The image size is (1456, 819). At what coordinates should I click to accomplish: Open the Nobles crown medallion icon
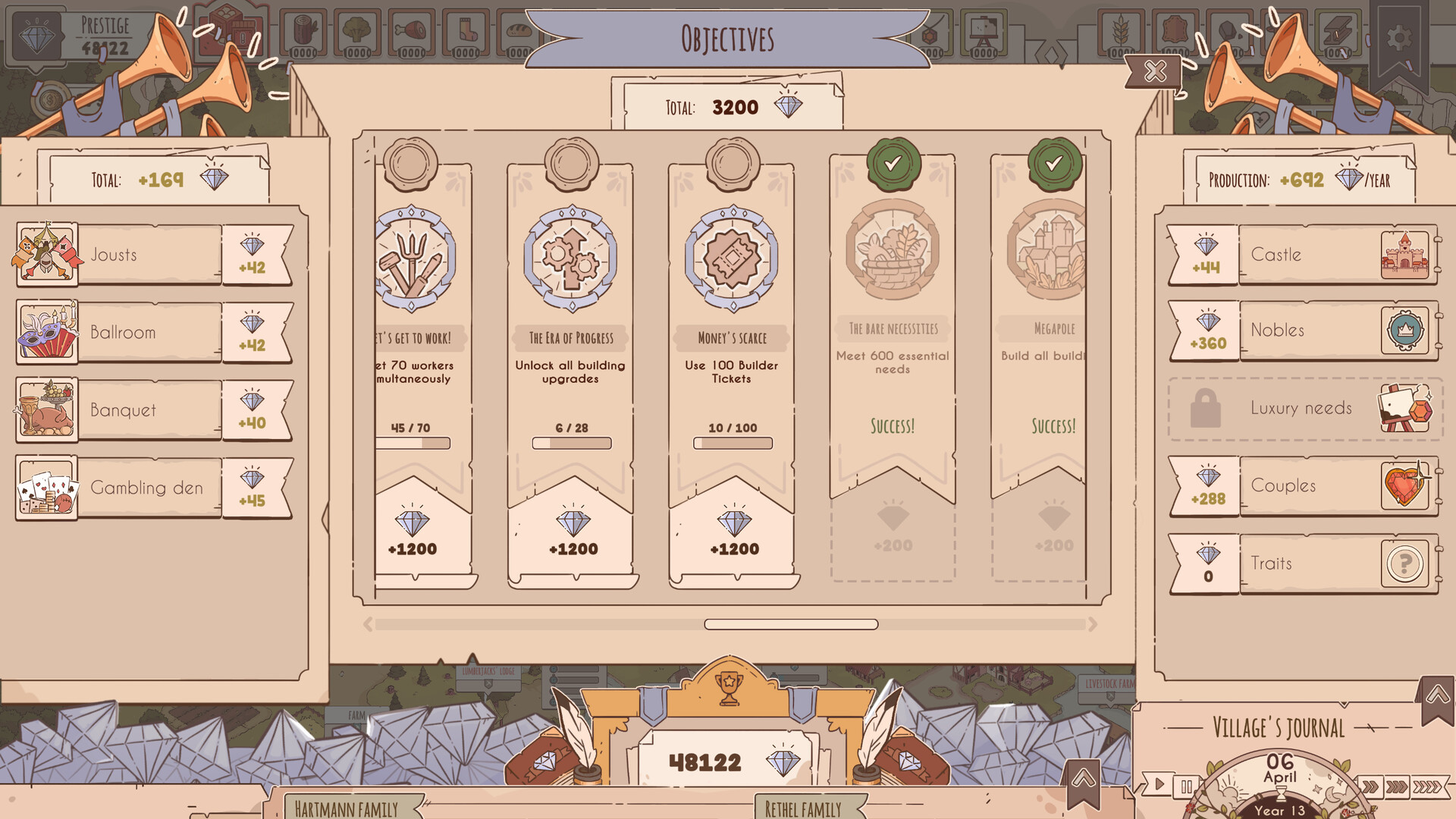point(1407,331)
